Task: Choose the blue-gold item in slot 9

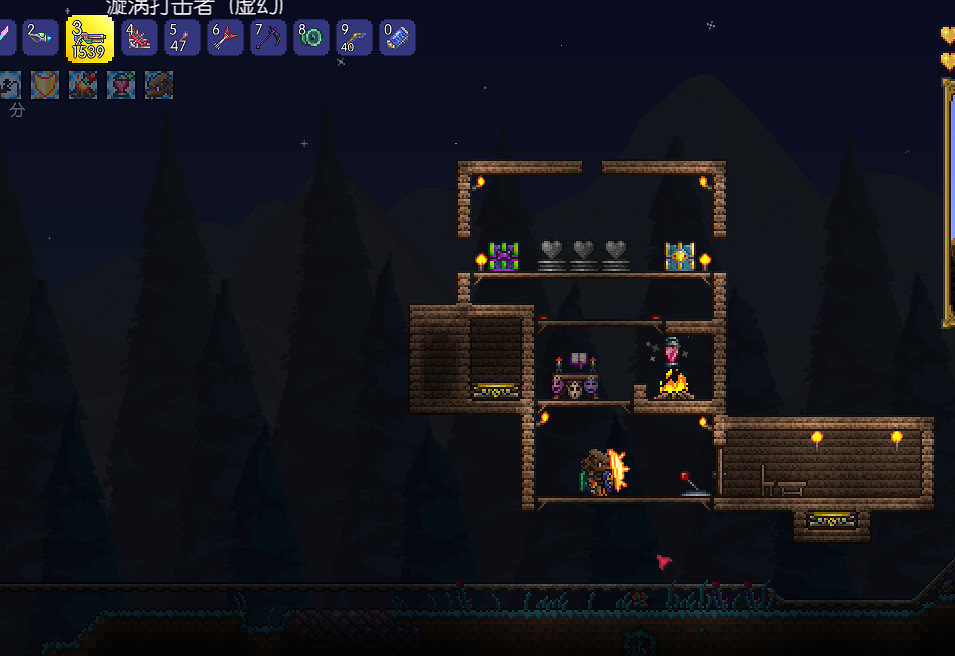Action: pos(354,38)
